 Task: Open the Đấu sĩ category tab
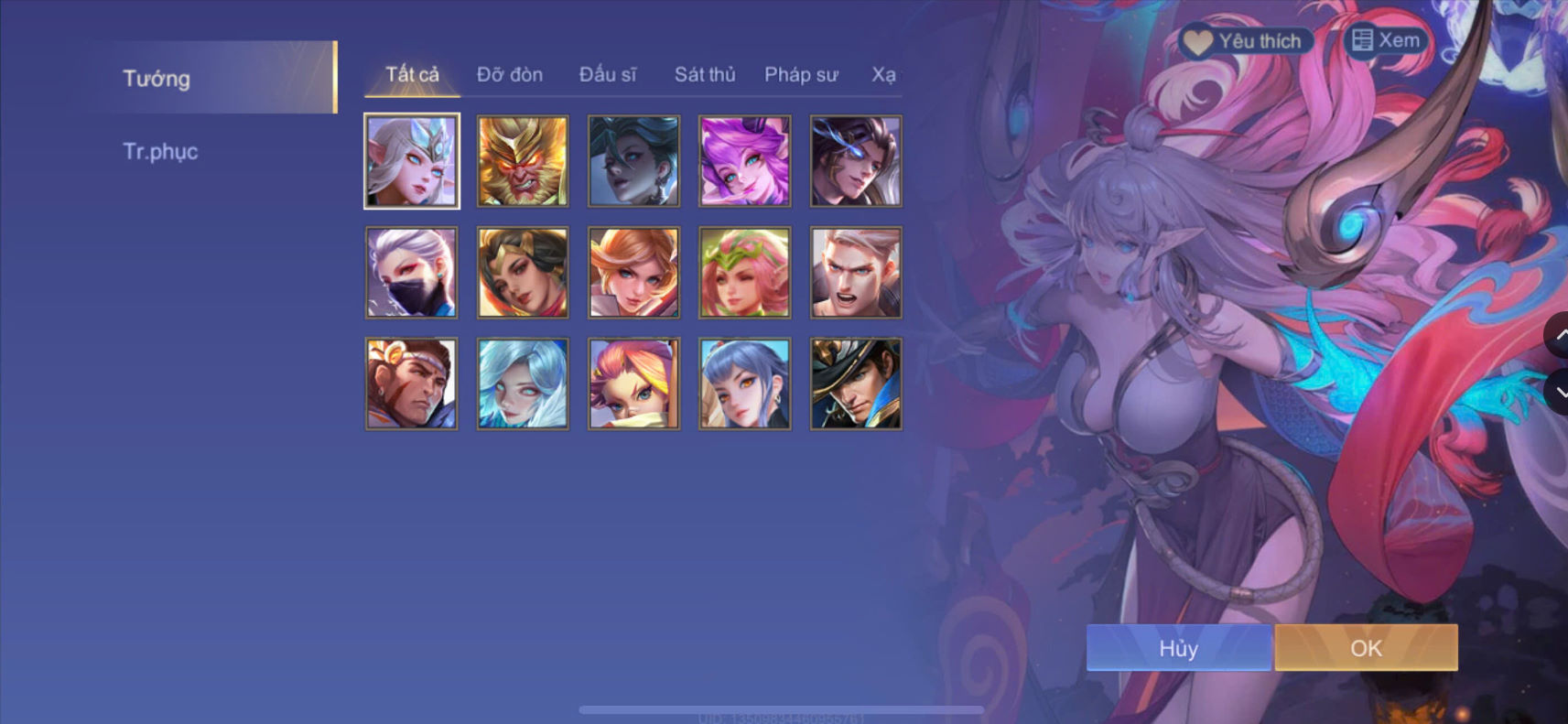607,75
